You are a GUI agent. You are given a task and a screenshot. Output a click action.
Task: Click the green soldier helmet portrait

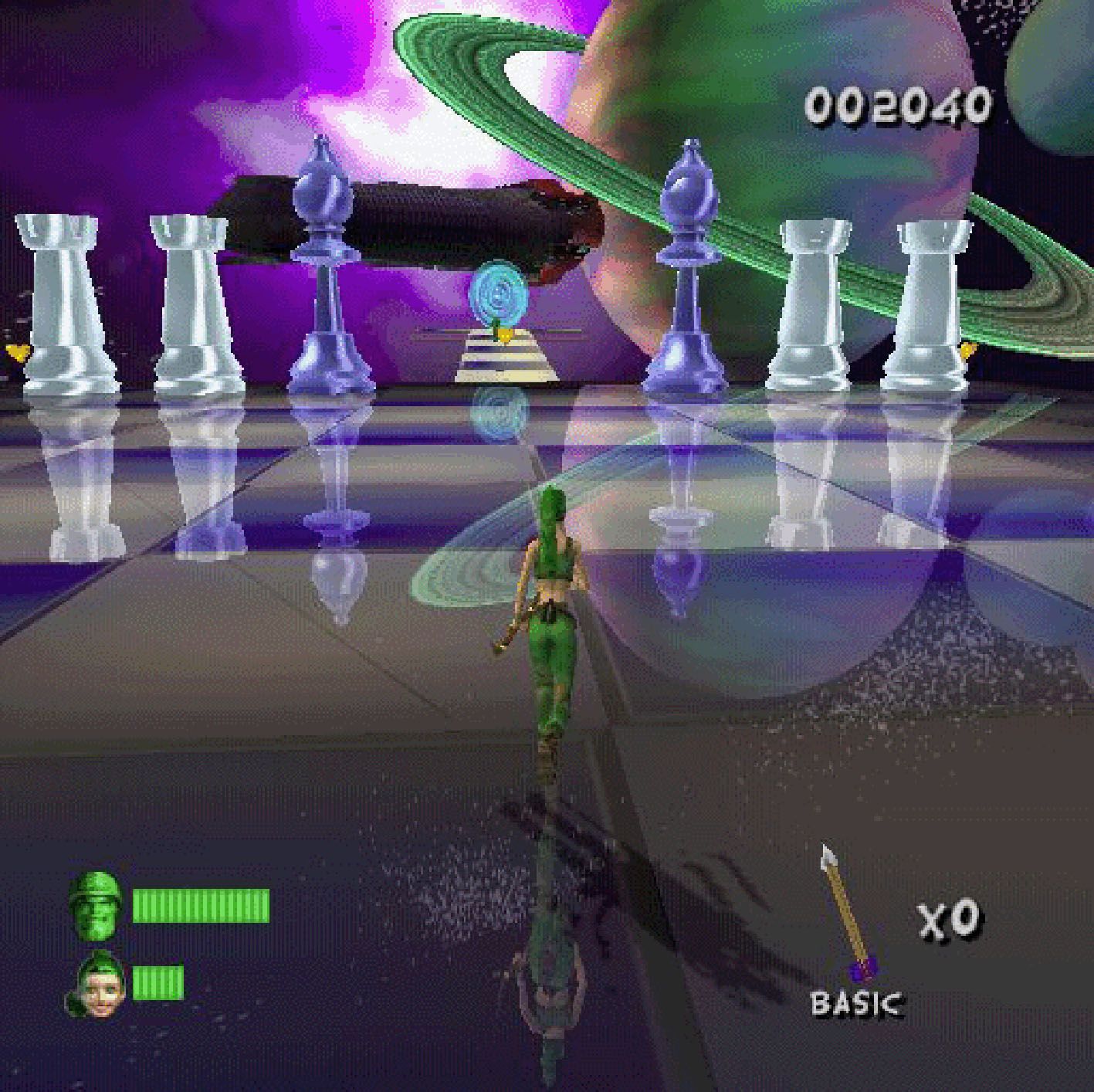(94, 904)
